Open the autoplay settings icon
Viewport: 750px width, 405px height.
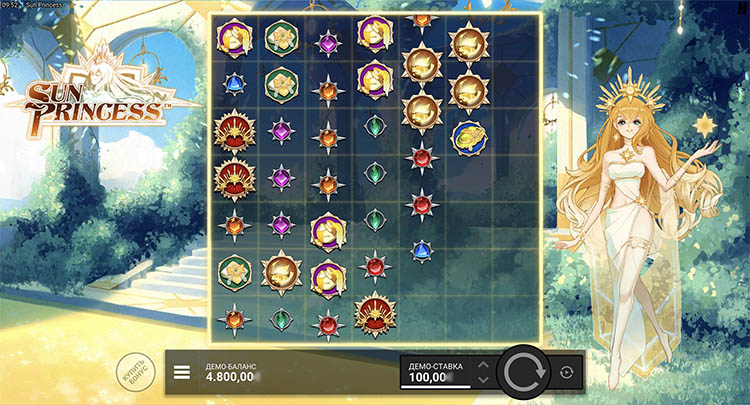click(x=568, y=373)
